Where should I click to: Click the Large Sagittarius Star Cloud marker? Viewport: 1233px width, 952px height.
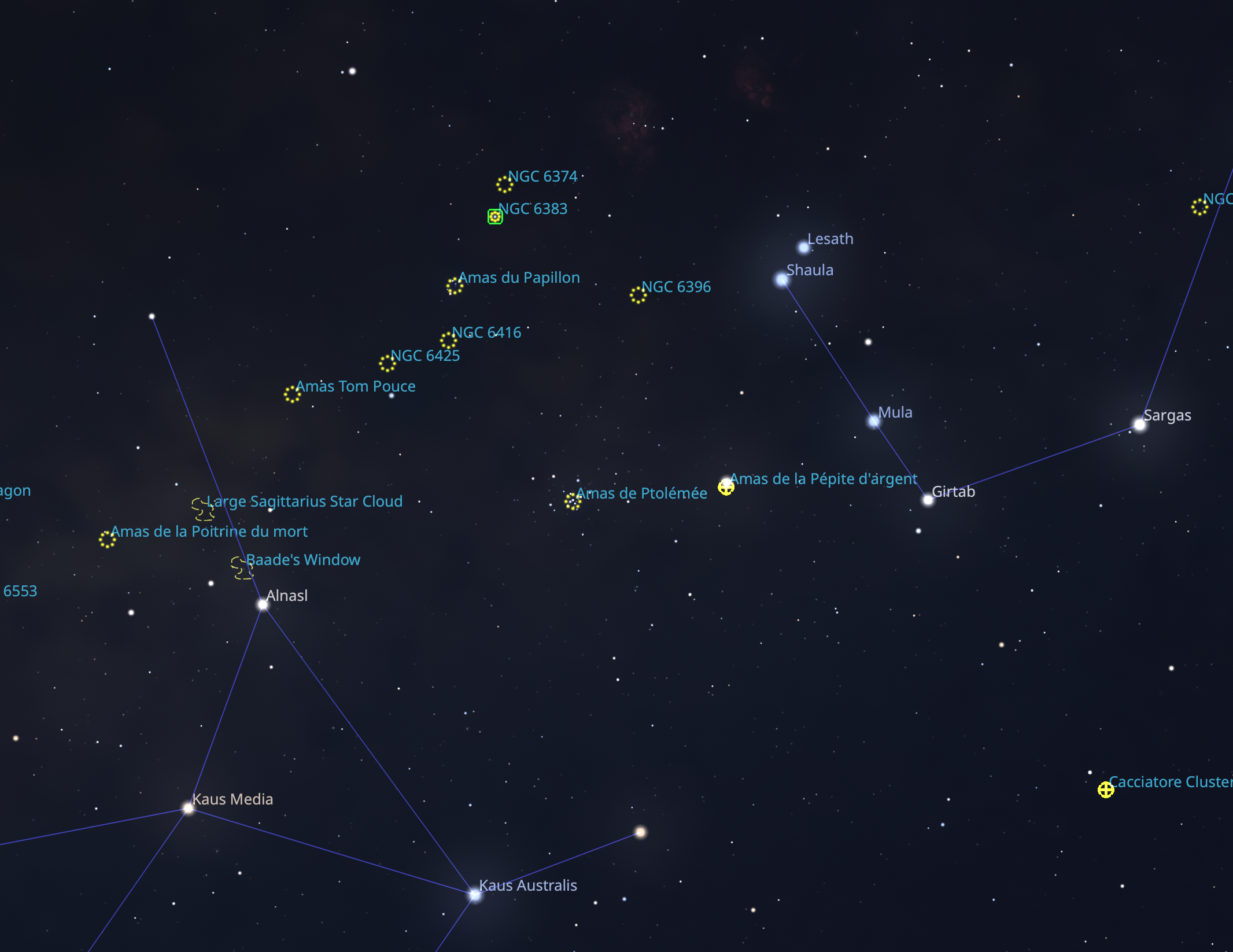pyautogui.click(x=202, y=509)
